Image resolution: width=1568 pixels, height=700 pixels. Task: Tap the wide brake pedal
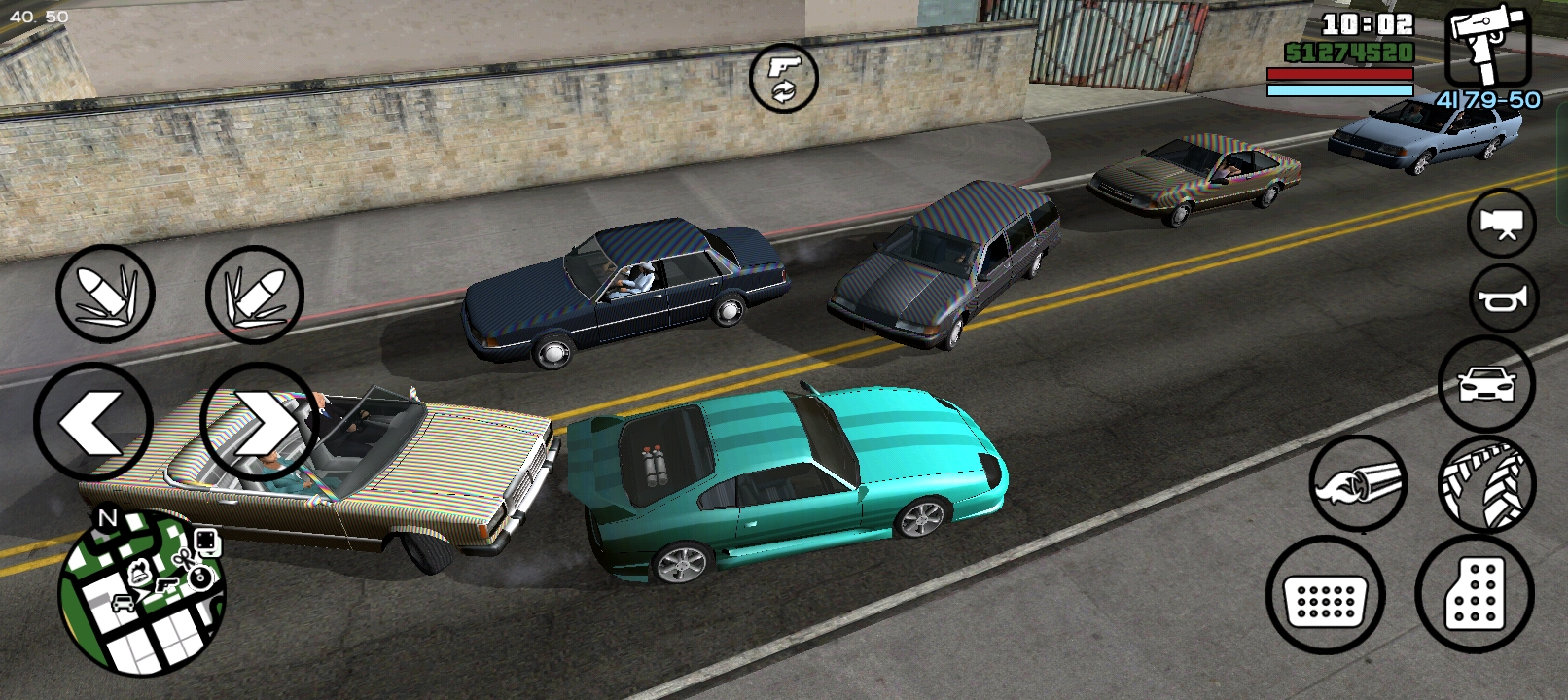coord(1325,595)
